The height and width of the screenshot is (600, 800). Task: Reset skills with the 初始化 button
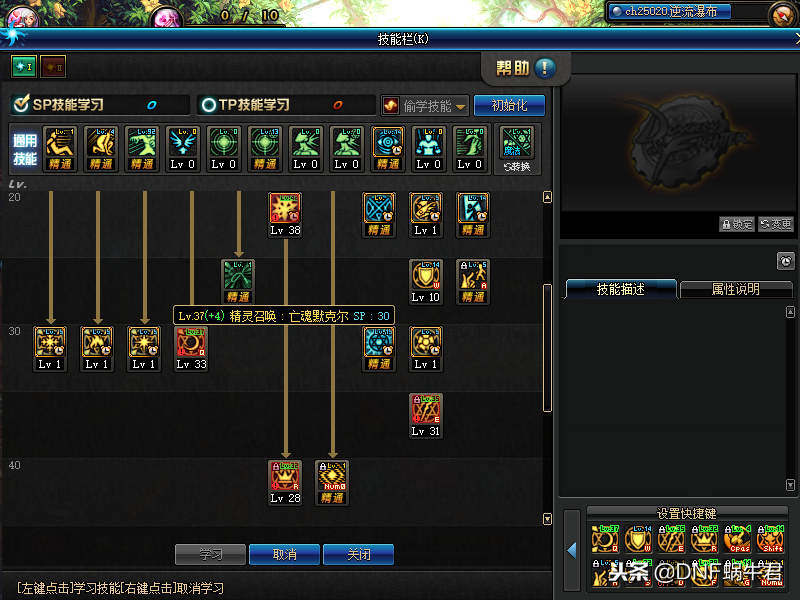(x=509, y=105)
